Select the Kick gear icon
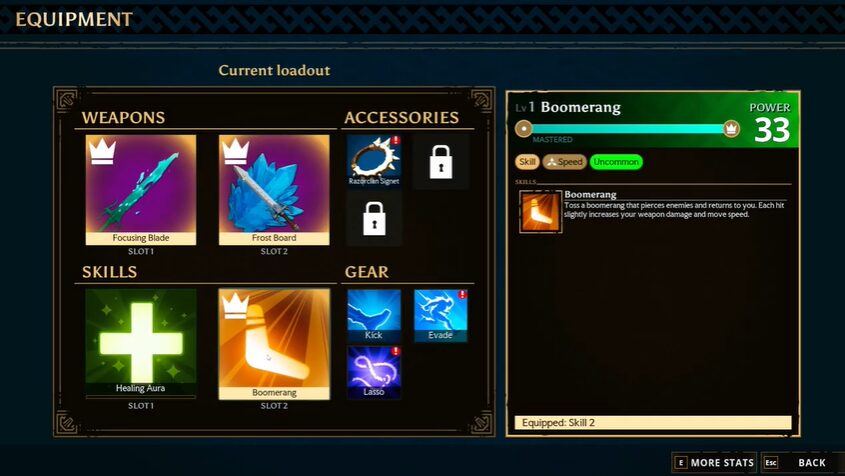The height and width of the screenshot is (476, 845). coord(374,314)
